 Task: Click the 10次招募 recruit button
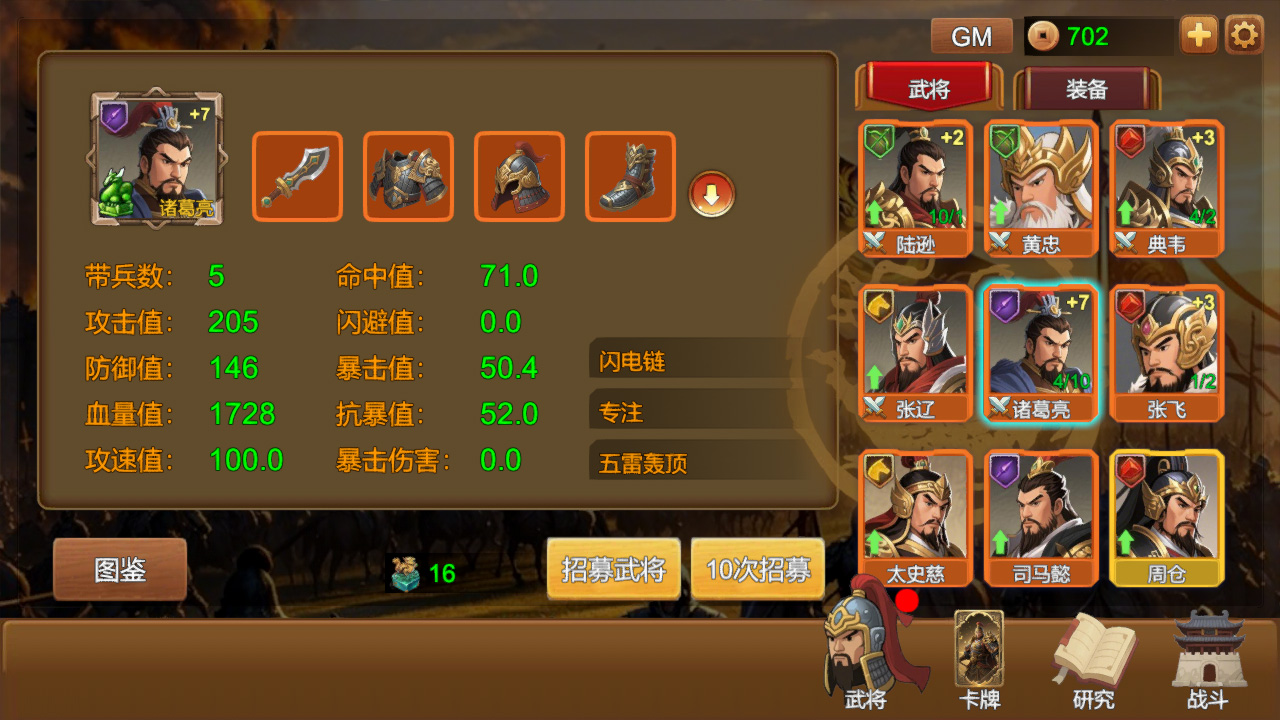coord(760,568)
